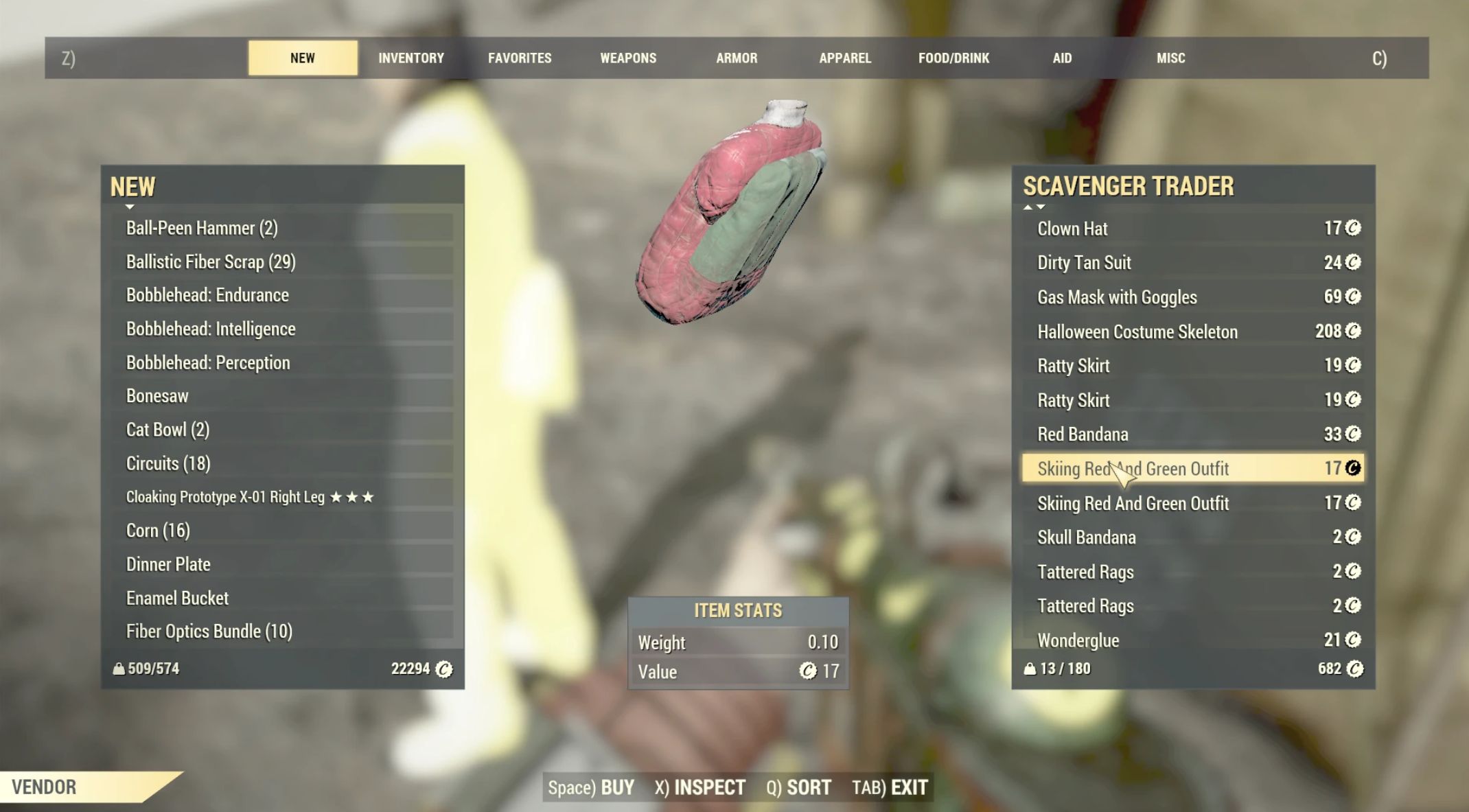The width and height of the screenshot is (1469, 812).
Task: Select Gas Mask with Goggles from trader
Action: pyautogui.click(x=1193, y=297)
